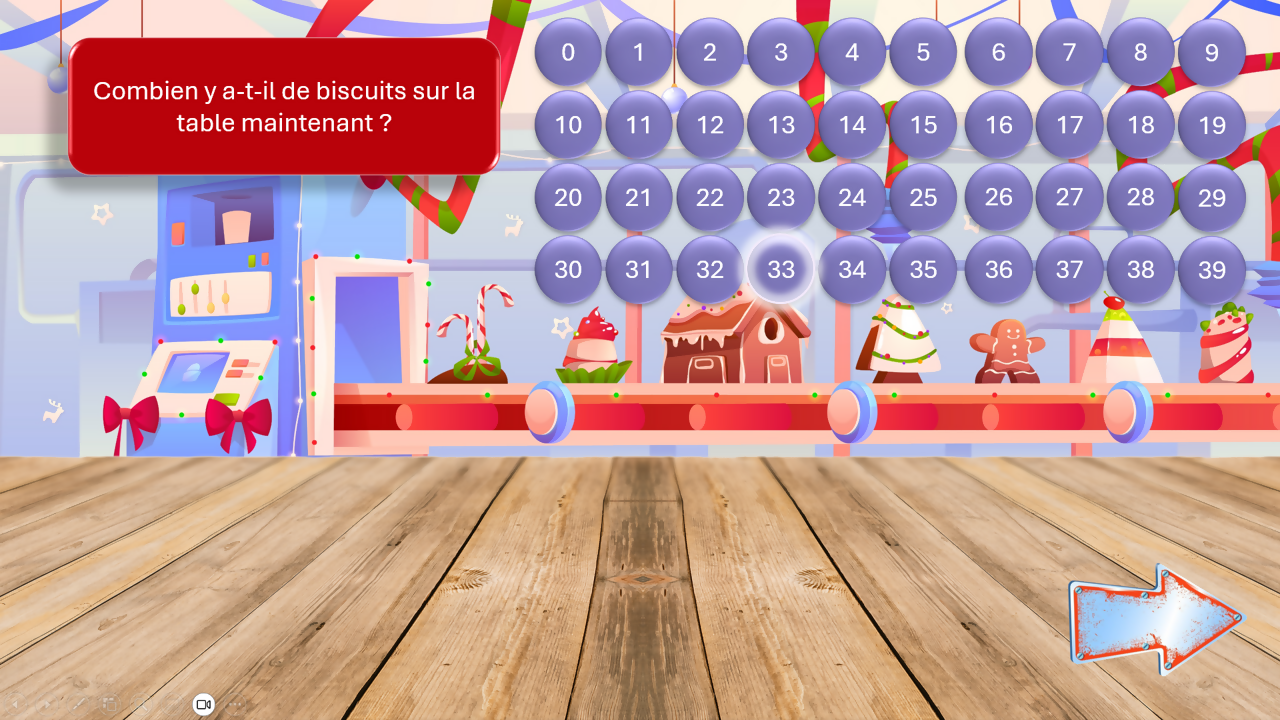Activate the zoom magnifier tool
The height and width of the screenshot is (720, 1280).
coord(139,704)
